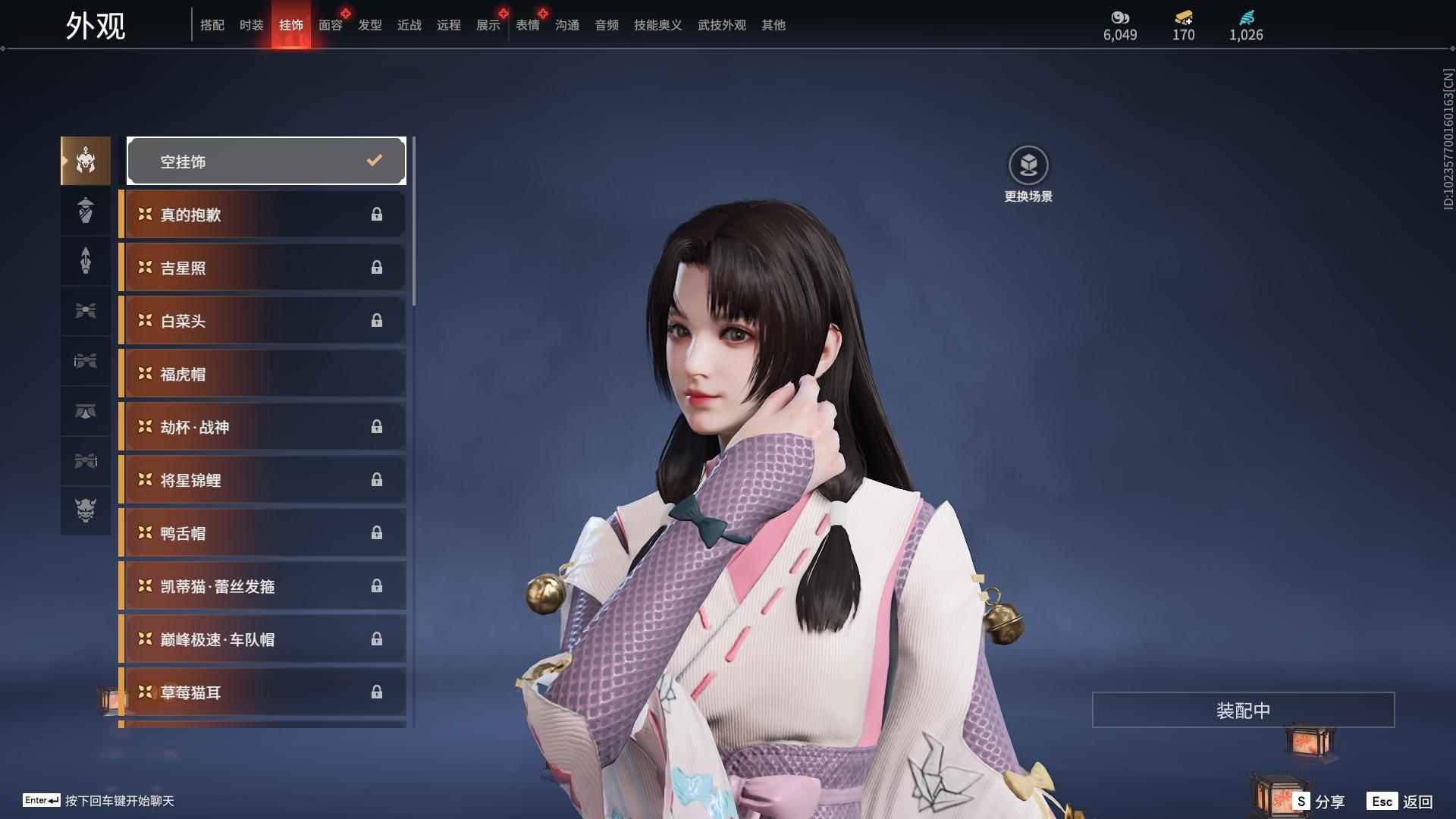The height and width of the screenshot is (819, 1456).
Task: Open the 表情 emotes section
Action: pyautogui.click(x=527, y=25)
